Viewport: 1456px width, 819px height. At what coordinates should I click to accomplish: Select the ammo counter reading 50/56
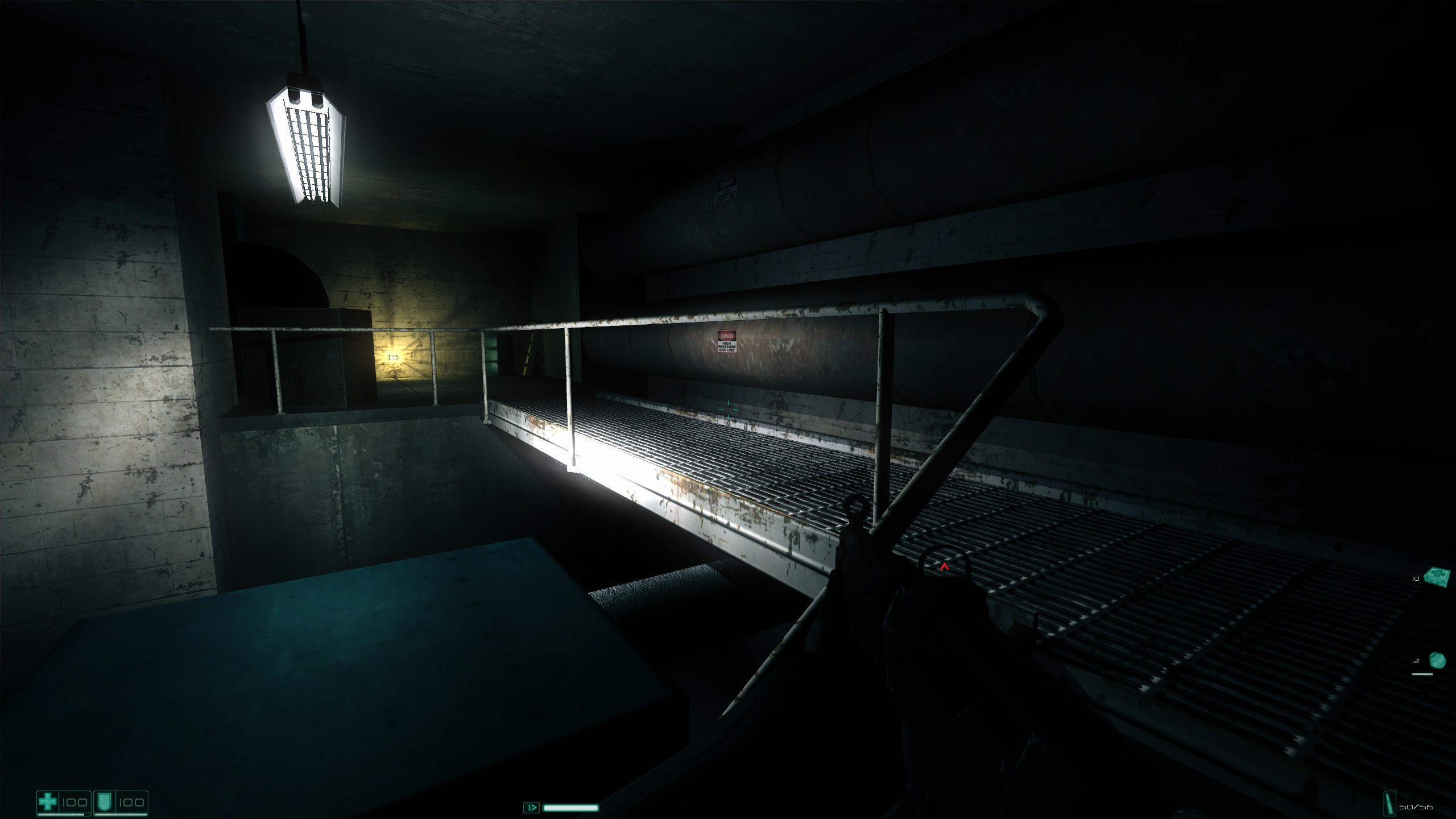pos(1417,806)
